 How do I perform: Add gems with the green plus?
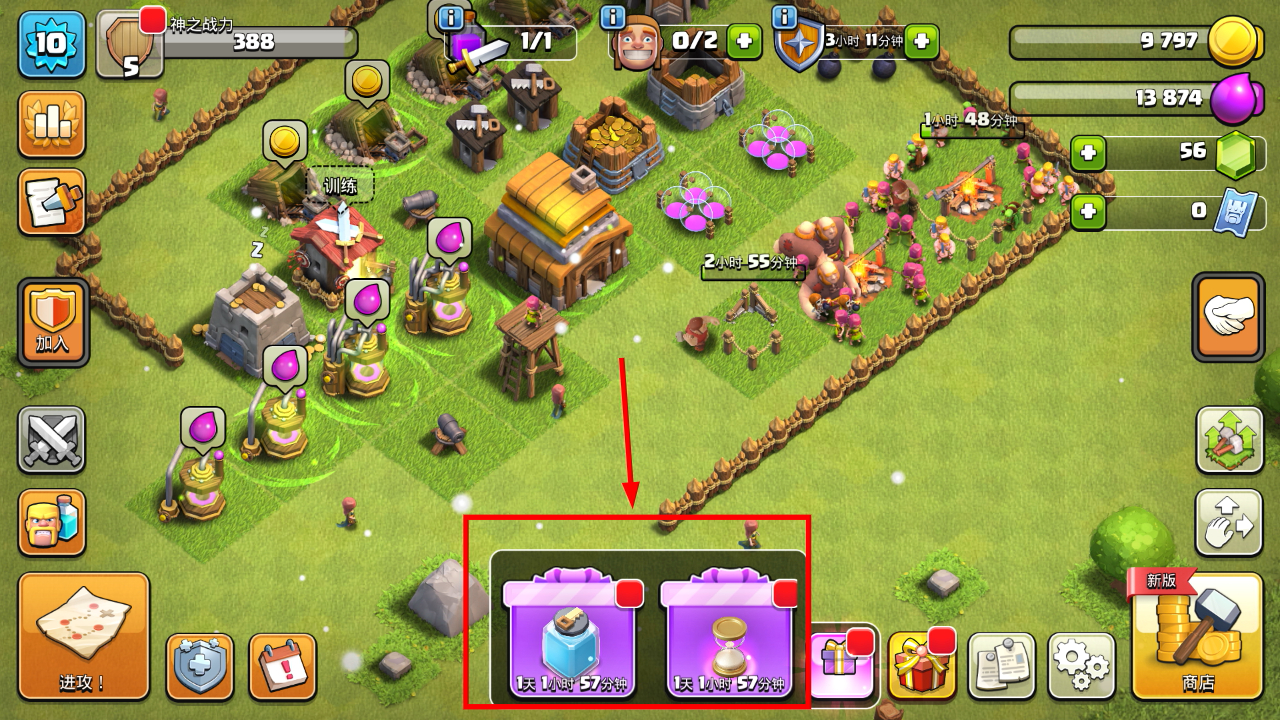click(1088, 154)
